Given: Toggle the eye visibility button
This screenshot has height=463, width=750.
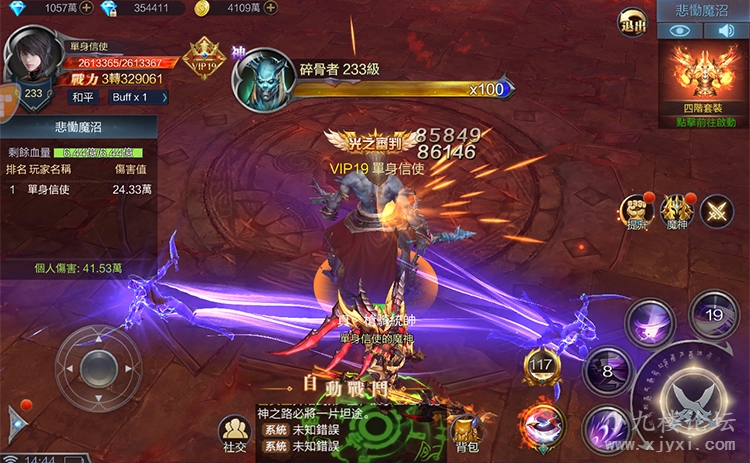Looking at the screenshot, I should click(681, 31).
